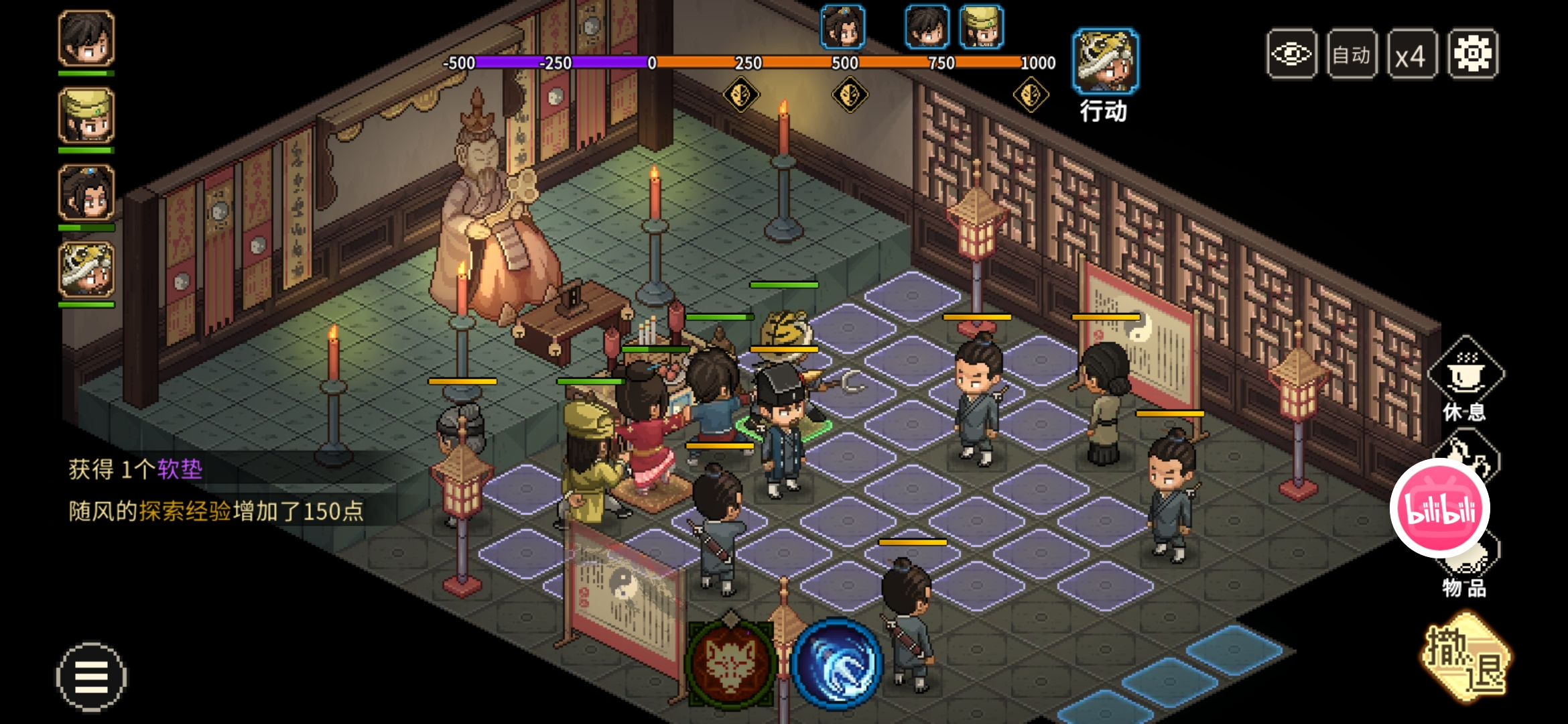Select the tiger-hat party member portrait
Image resolution: width=1568 pixels, height=724 pixels.
(86, 270)
